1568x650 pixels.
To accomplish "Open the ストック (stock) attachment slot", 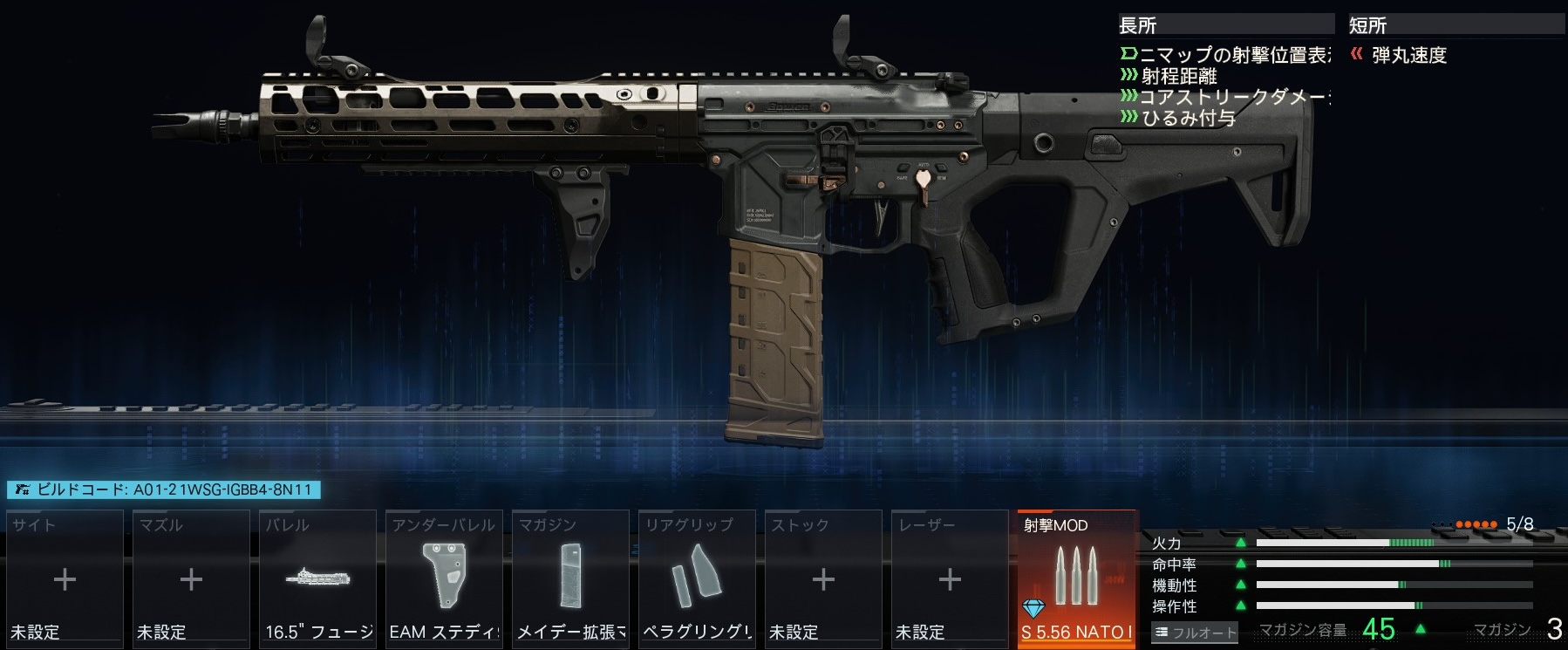I will pyautogui.click(x=823, y=579).
